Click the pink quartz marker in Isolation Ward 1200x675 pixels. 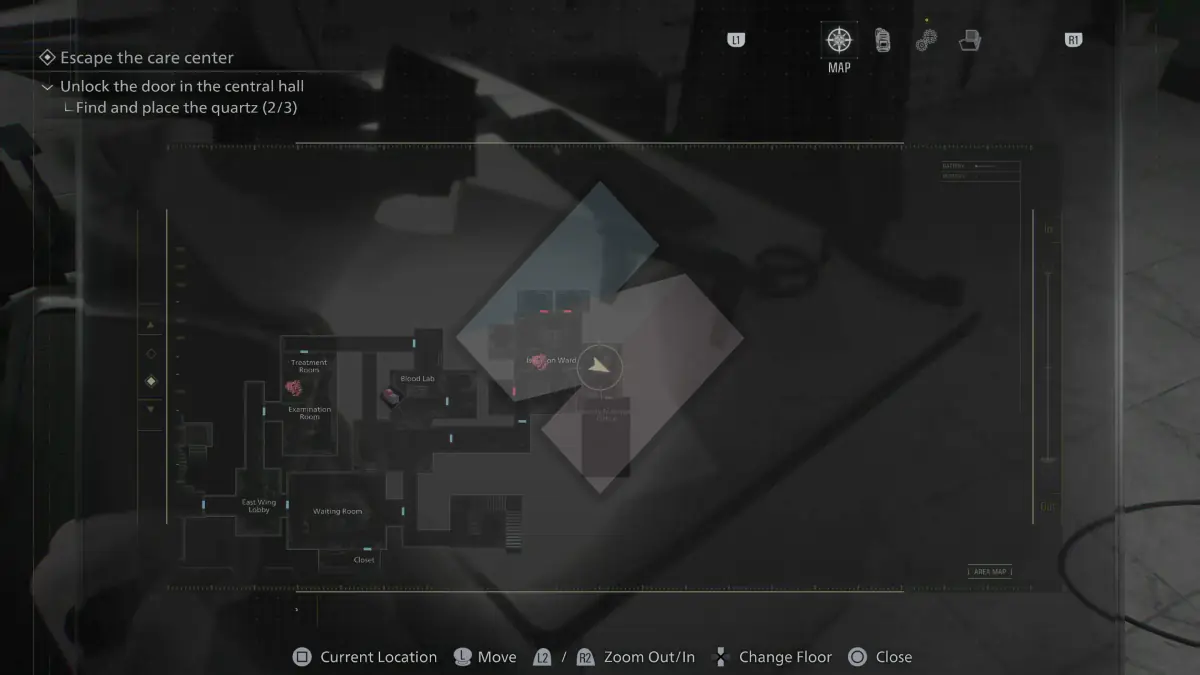click(x=540, y=363)
